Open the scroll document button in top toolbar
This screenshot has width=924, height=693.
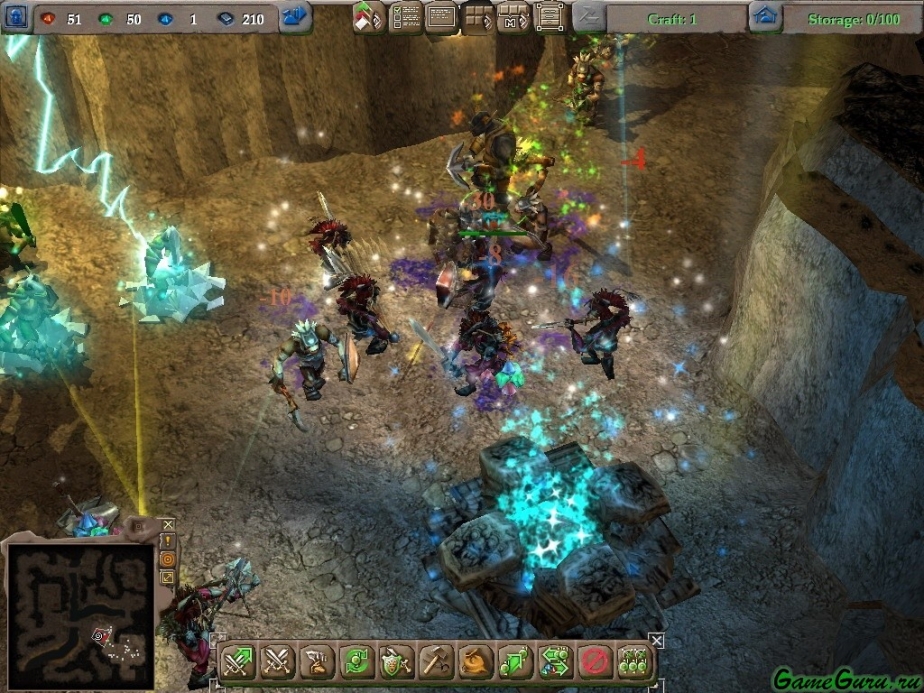pyautogui.click(x=548, y=17)
